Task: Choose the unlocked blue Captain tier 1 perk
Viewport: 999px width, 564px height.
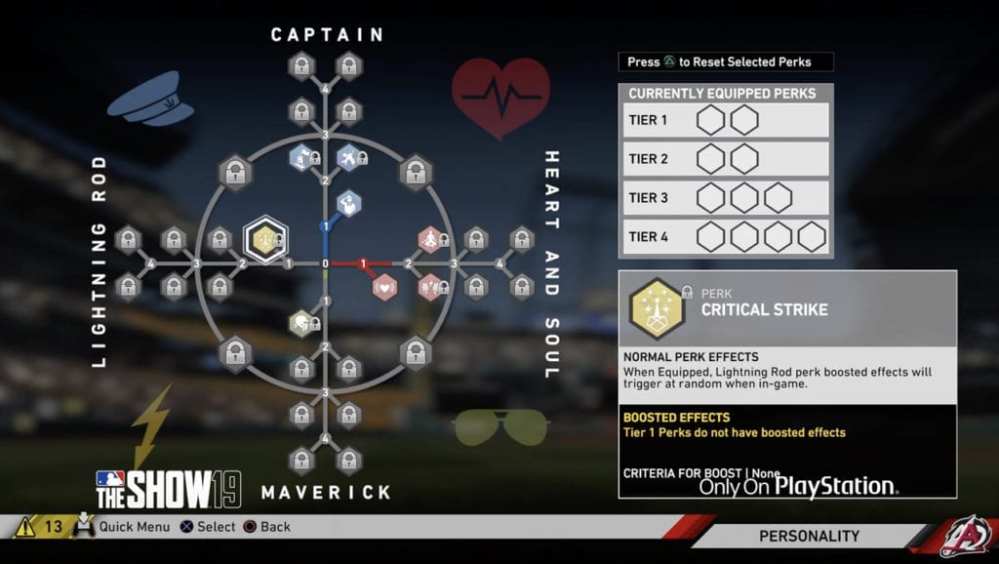Action: pos(348,204)
